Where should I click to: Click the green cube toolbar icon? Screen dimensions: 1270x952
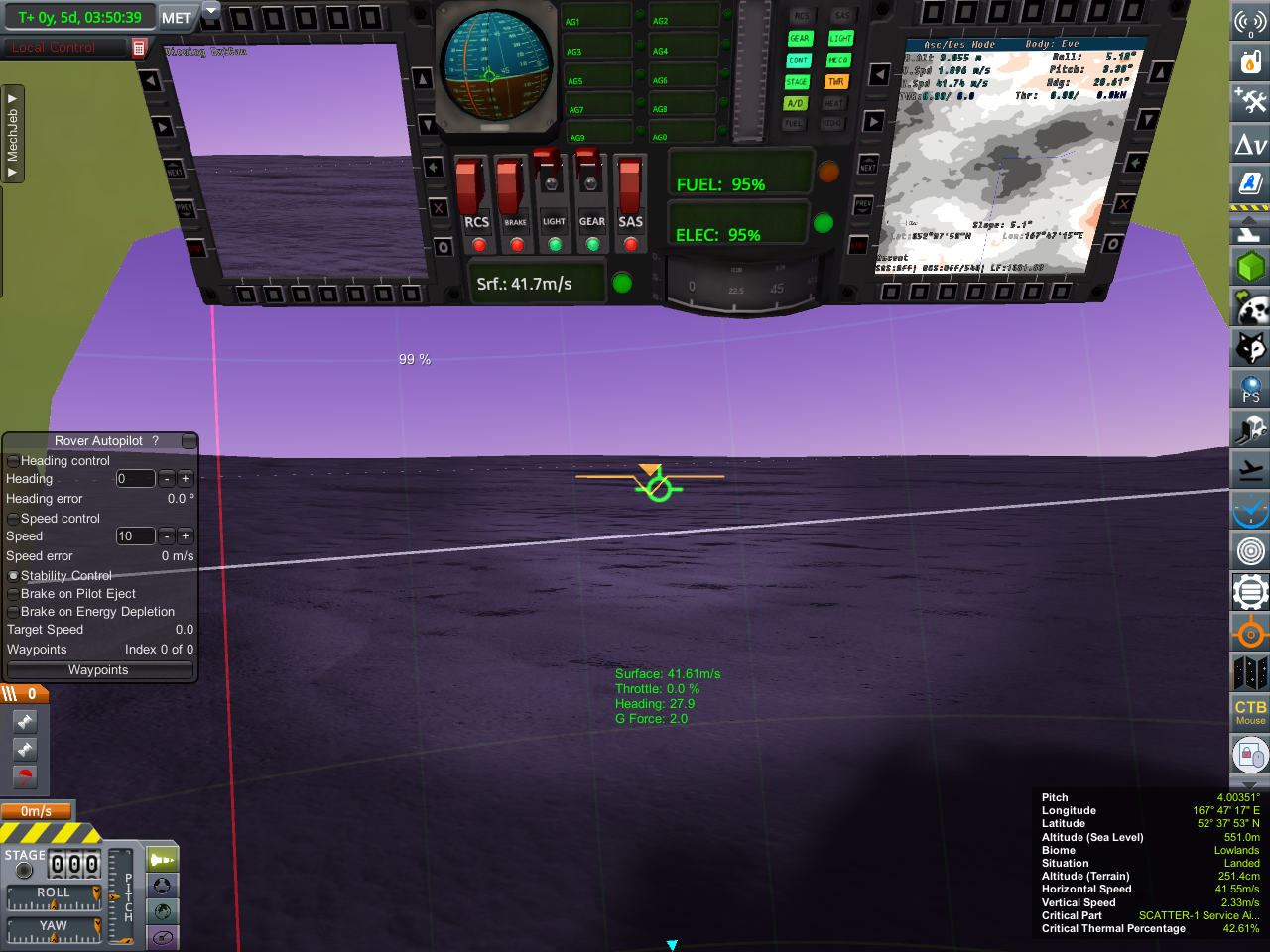1250,267
